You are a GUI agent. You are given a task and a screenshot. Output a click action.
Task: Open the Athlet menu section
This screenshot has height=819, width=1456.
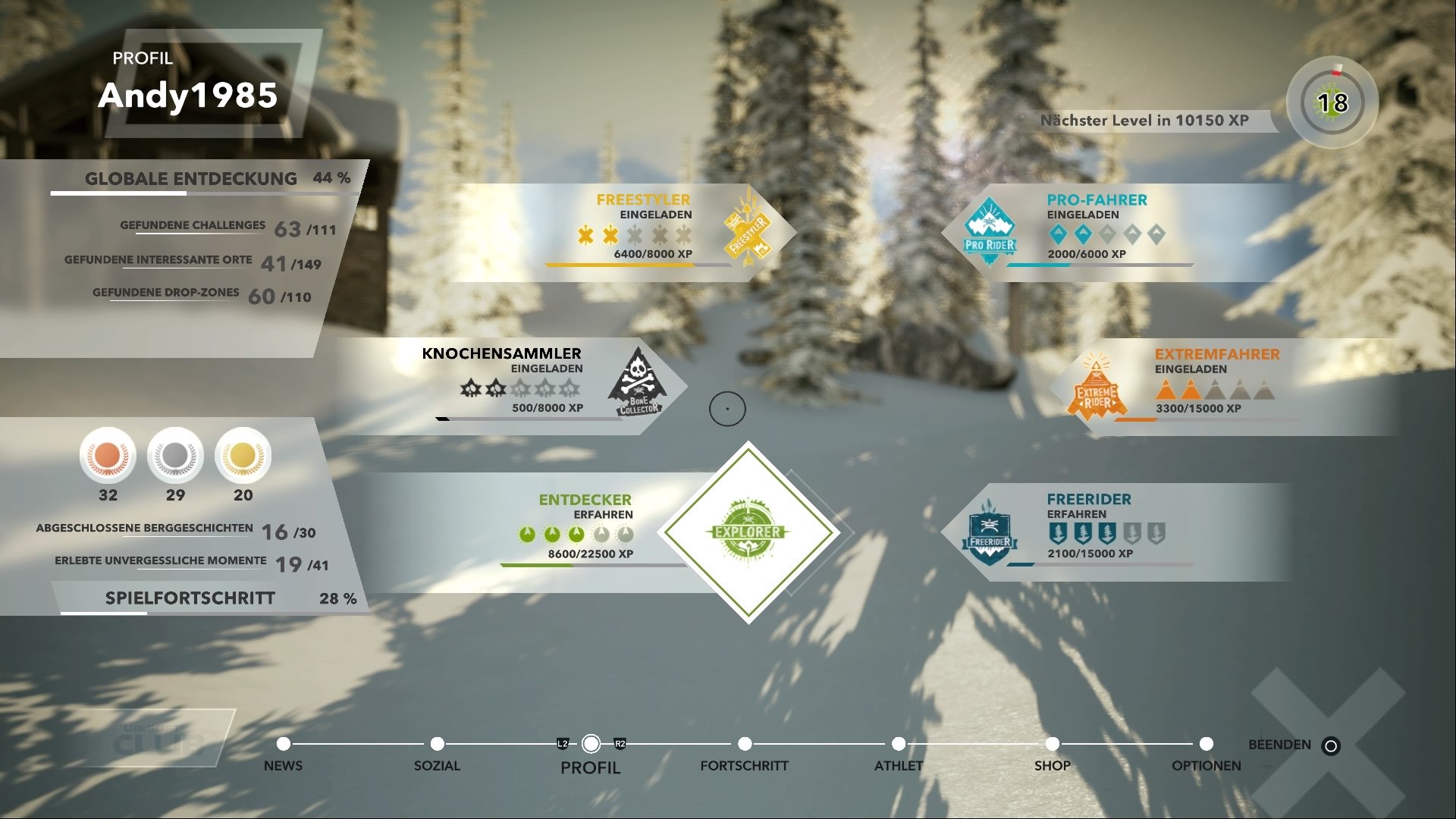click(899, 766)
